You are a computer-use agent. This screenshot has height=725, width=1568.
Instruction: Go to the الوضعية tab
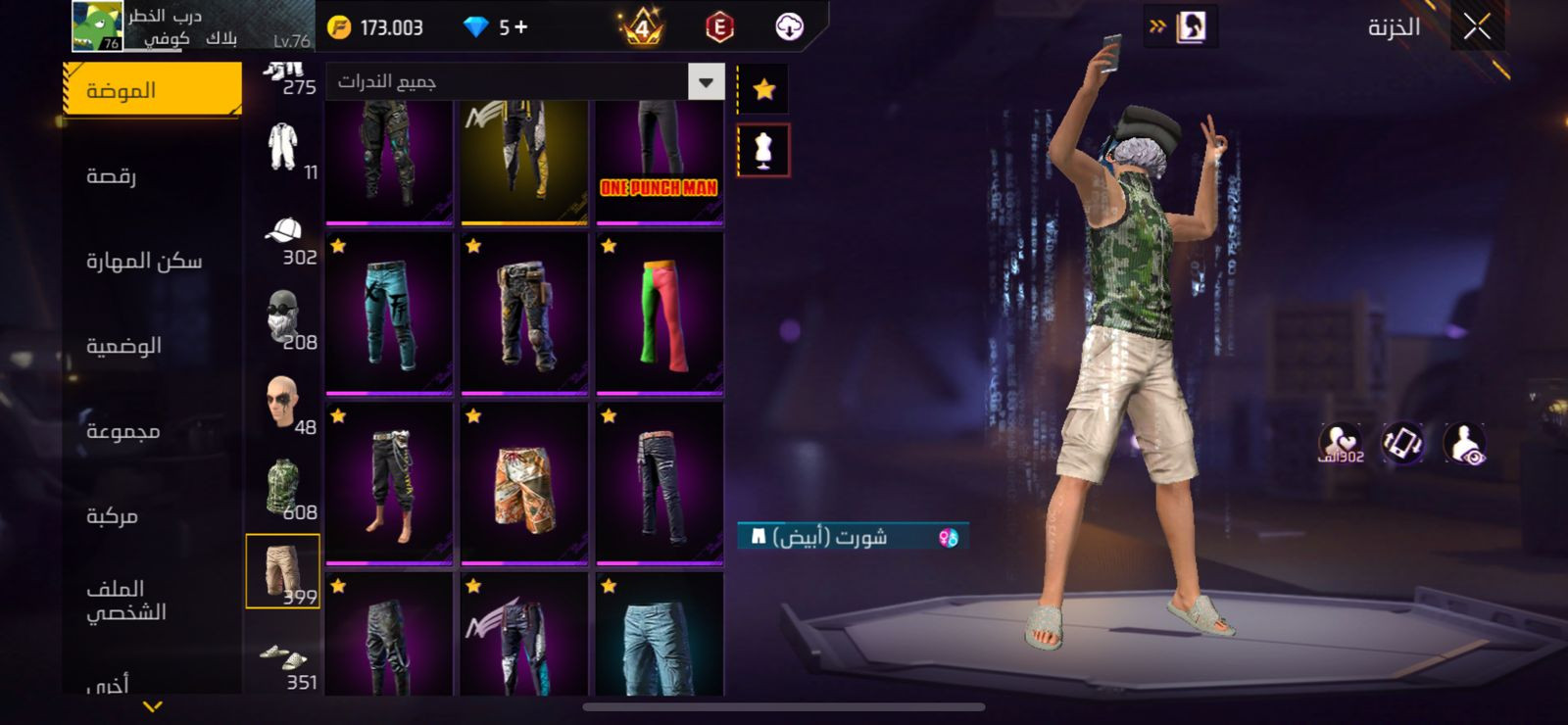123,346
